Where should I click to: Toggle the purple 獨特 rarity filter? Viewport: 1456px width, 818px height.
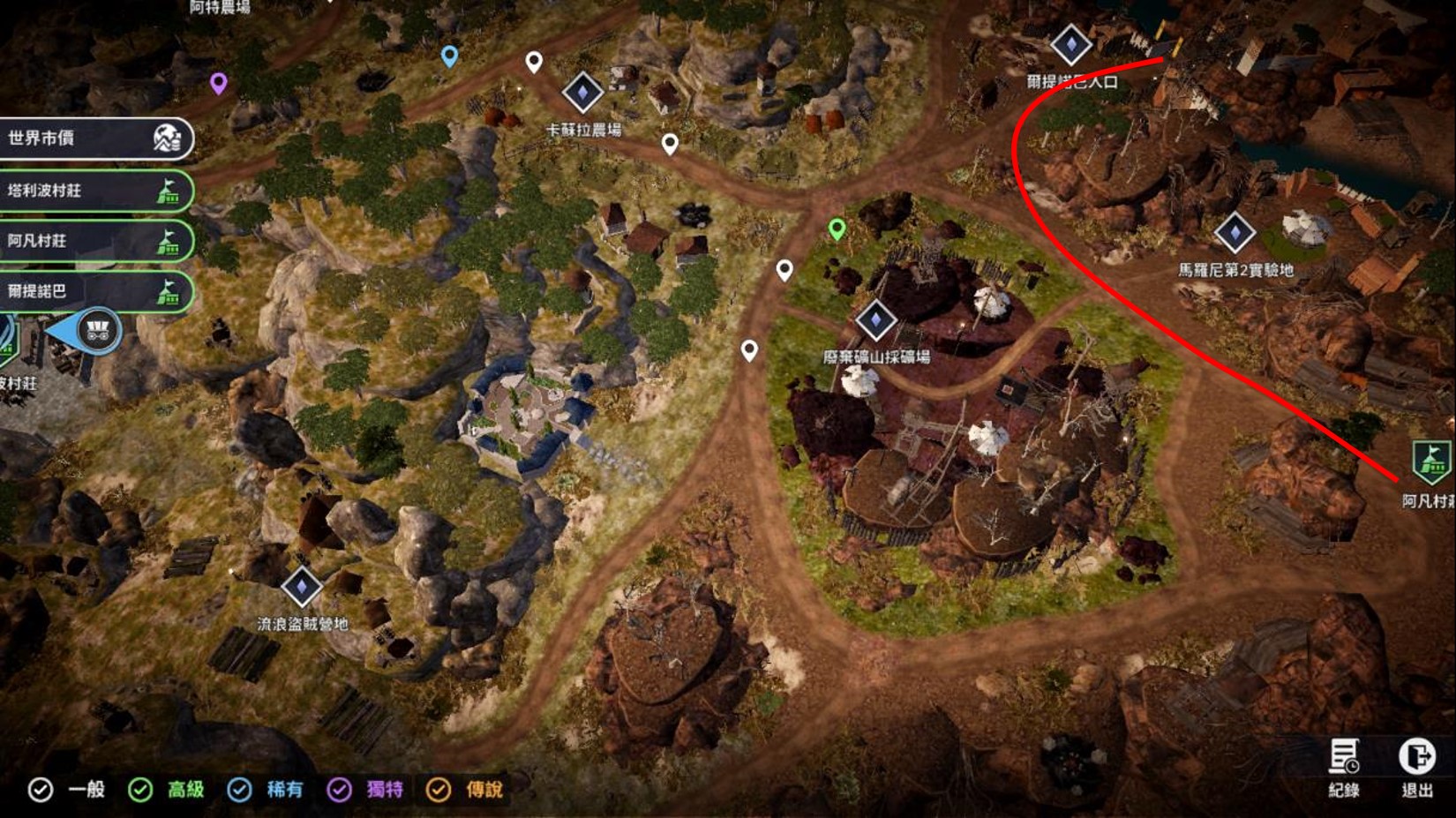(339, 790)
